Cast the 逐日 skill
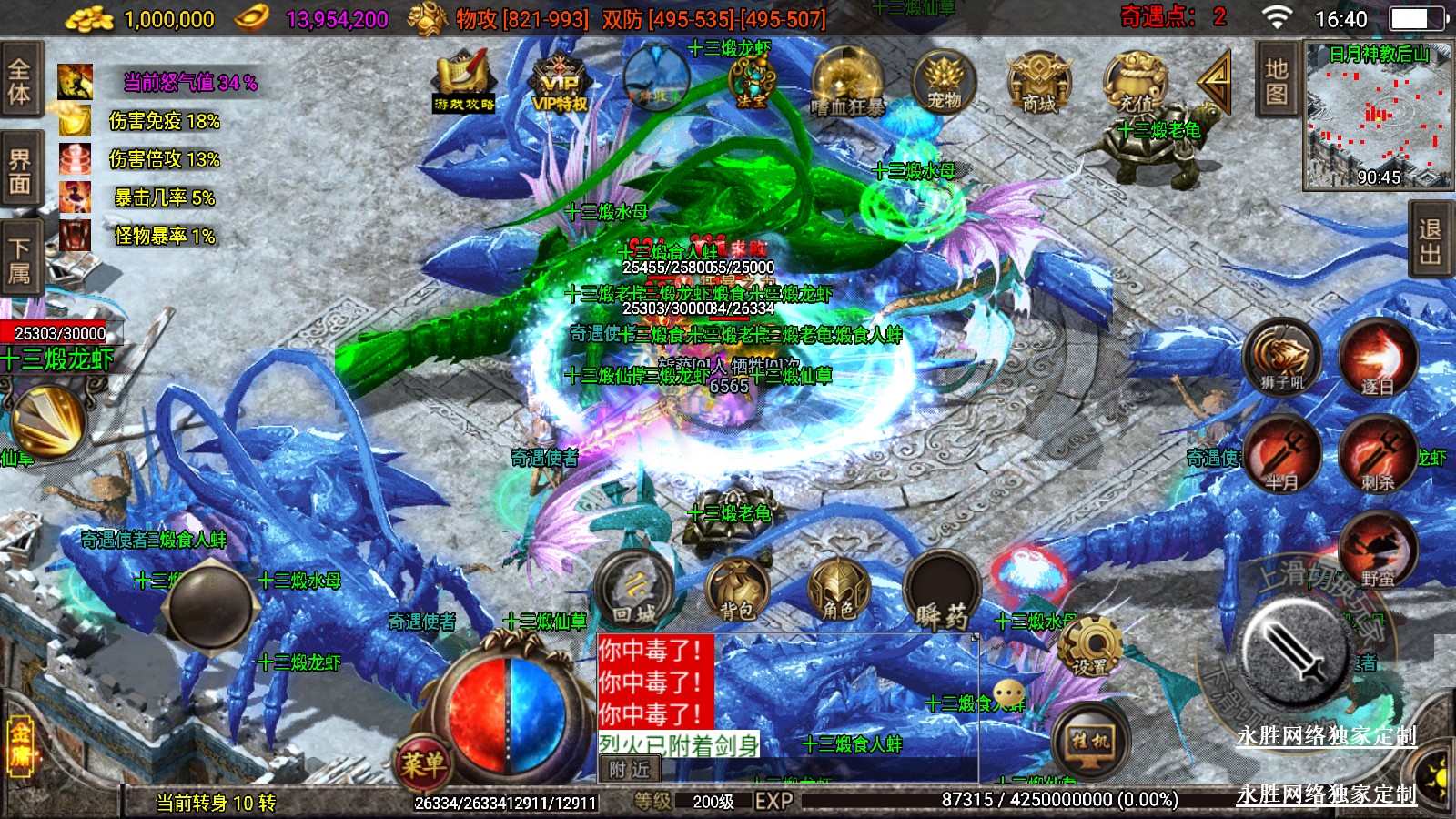This screenshot has width=1456, height=819. point(1377,358)
